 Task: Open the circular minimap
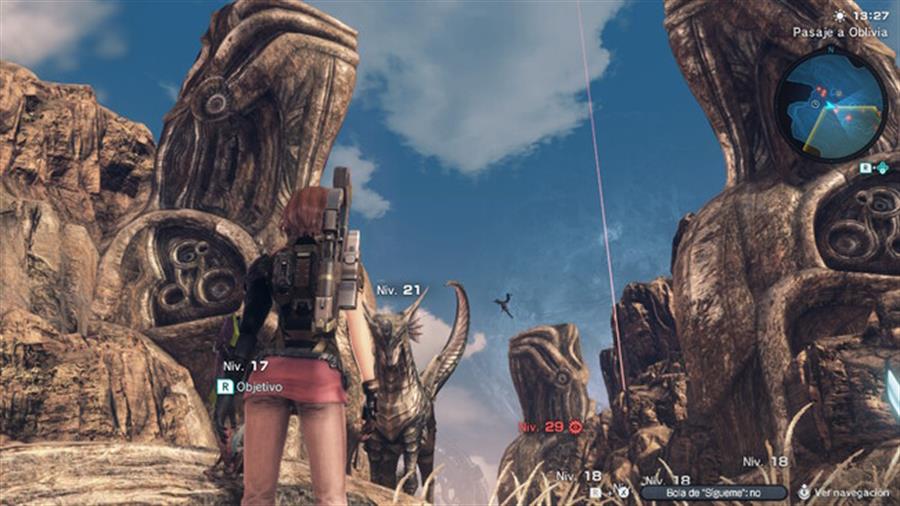[x=830, y=105]
